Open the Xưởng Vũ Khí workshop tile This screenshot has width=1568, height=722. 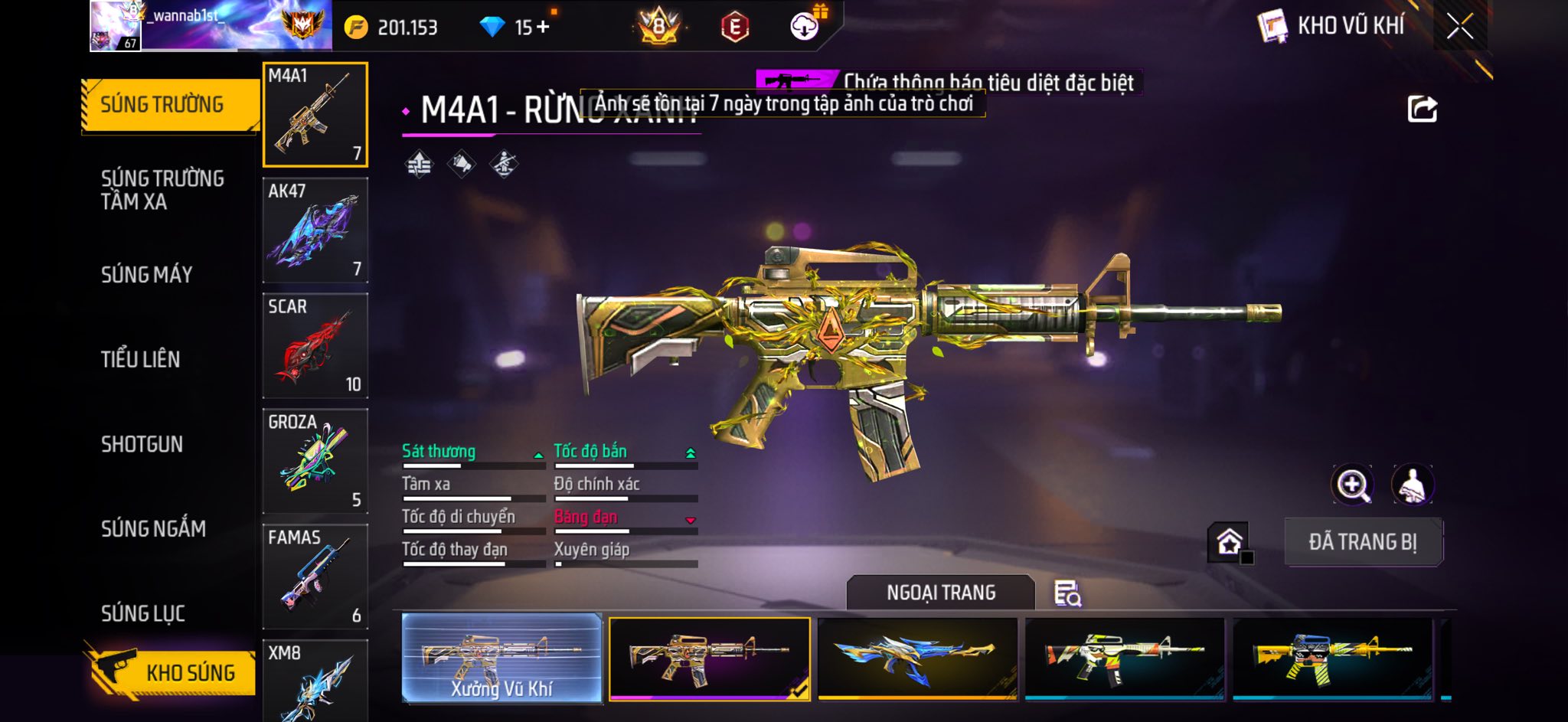tap(501, 658)
